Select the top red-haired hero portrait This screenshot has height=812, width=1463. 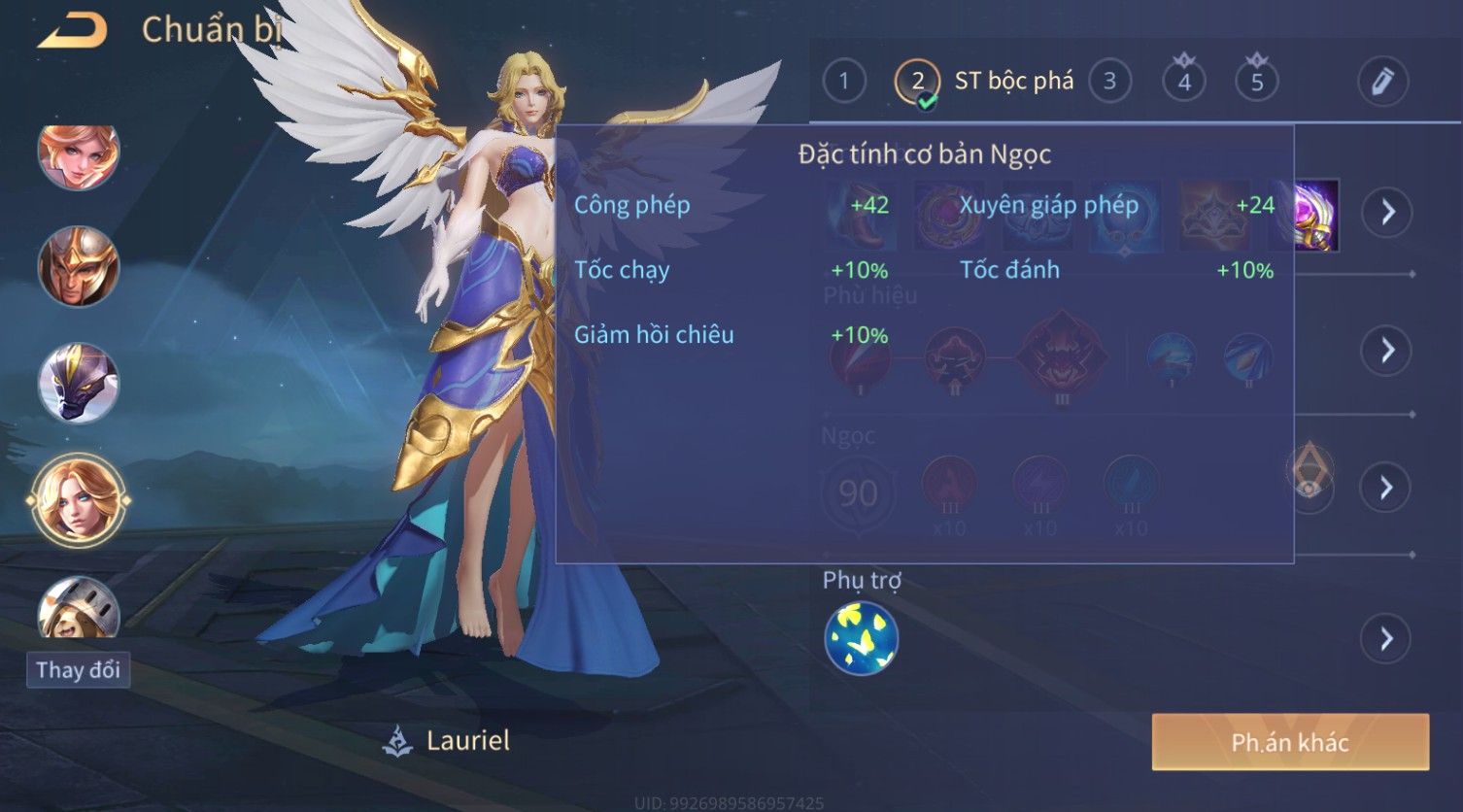[x=78, y=153]
